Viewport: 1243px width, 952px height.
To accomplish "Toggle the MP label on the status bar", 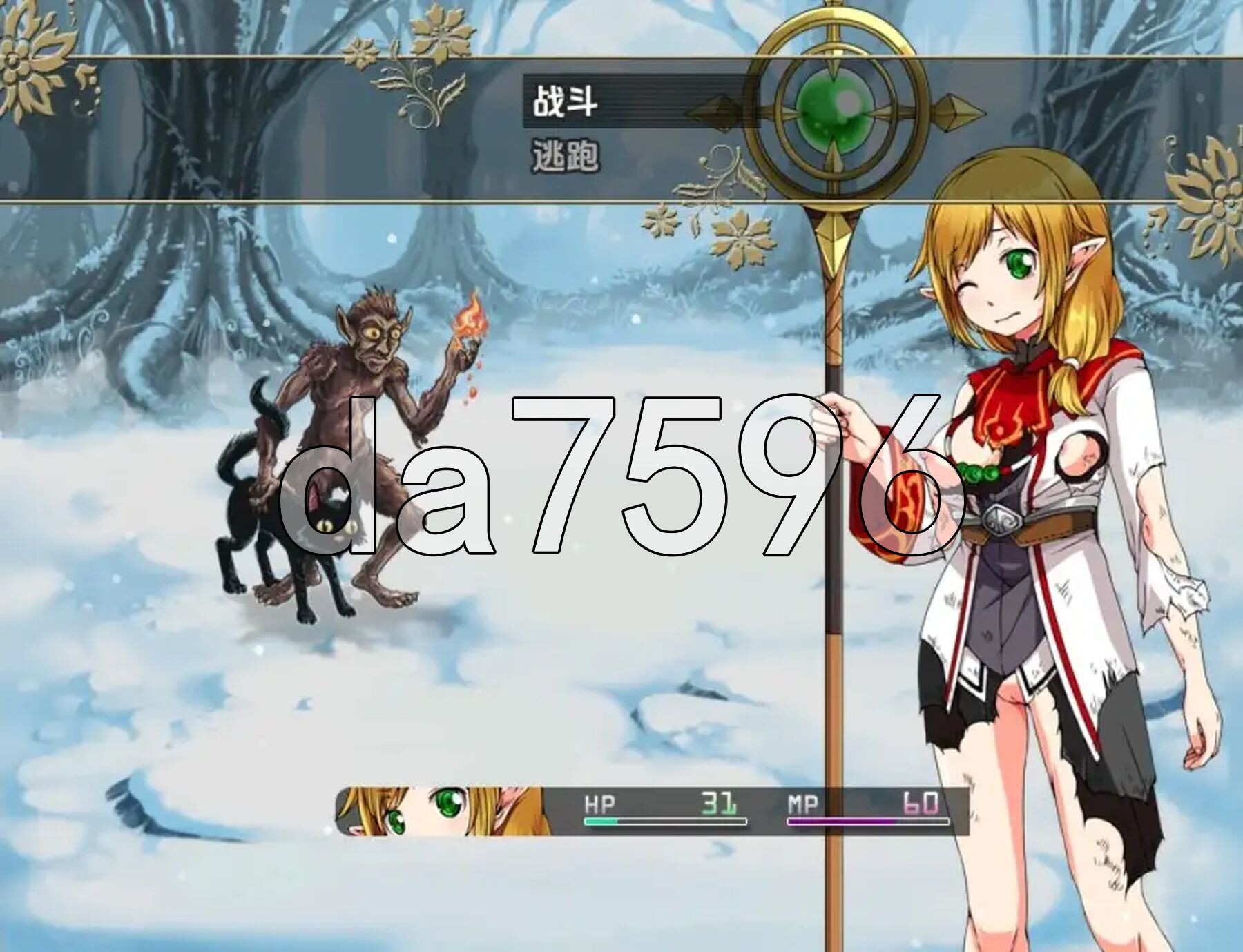I will [x=801, y=802].
